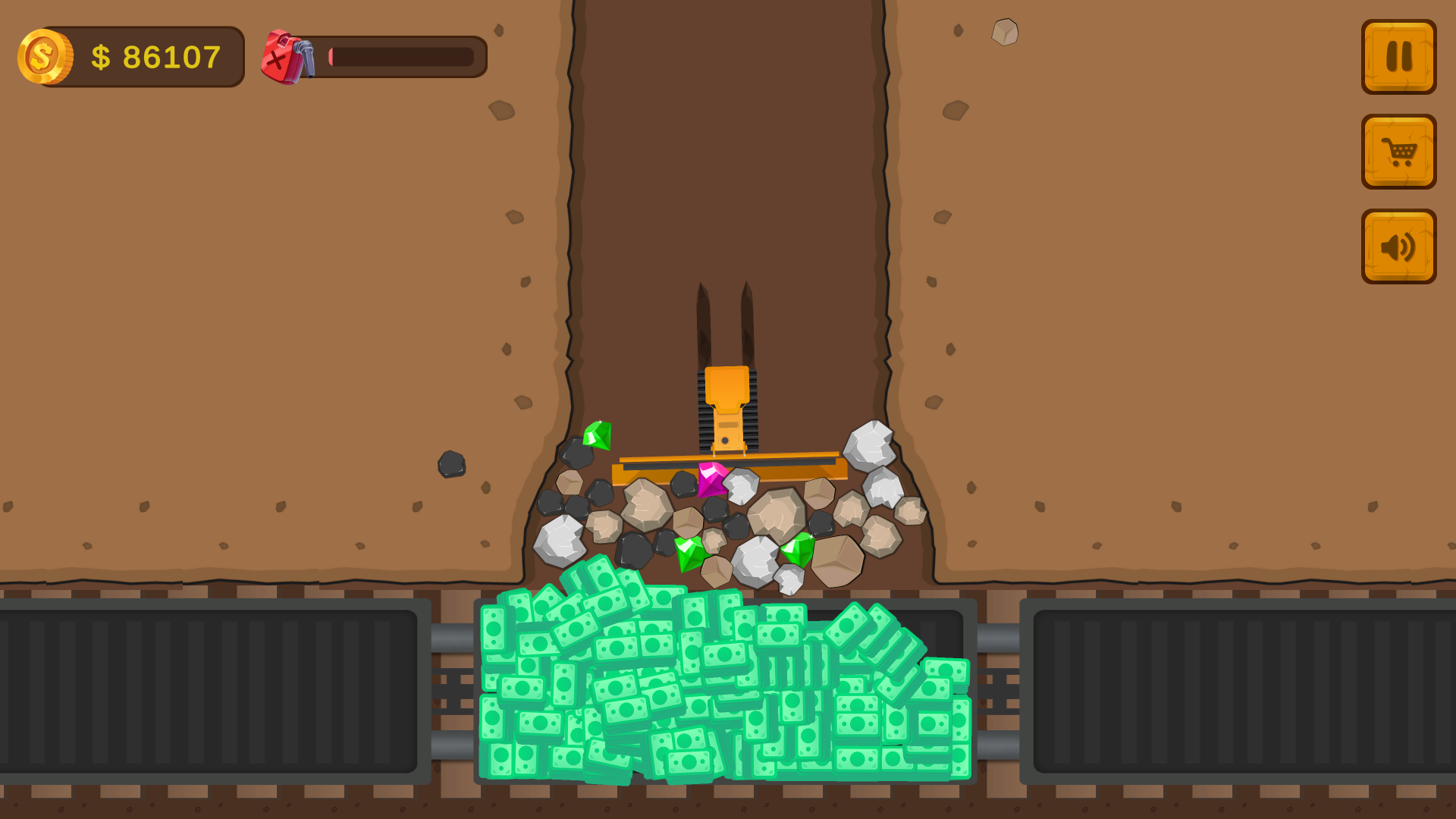This screenshot has height=819, width=1456.
Task: Open the store from the cart button
Action: (x=1398, y=152)
